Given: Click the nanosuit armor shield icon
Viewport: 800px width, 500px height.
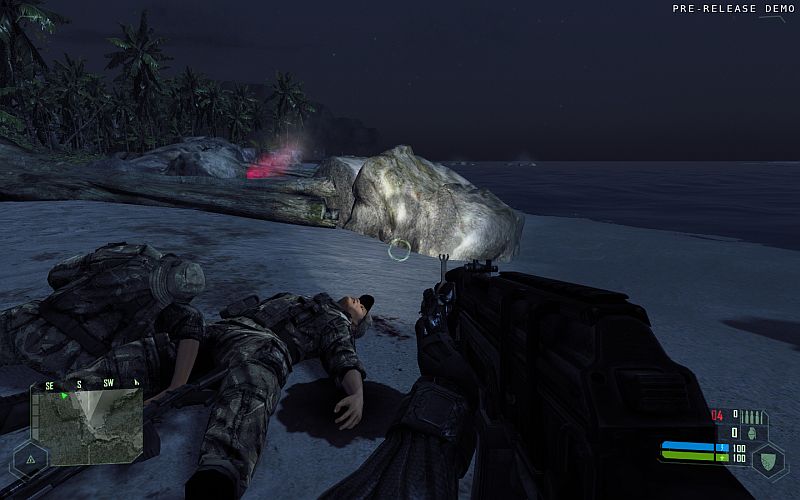Looking at the screenshot, I should pyautogui.click(x=768, y=462).
